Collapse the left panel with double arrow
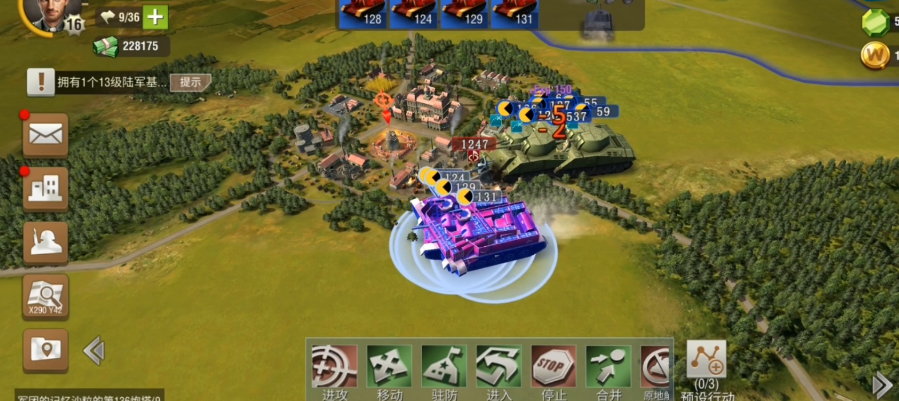The height and width of the screenshot is (401, 899). pos(93,350)
